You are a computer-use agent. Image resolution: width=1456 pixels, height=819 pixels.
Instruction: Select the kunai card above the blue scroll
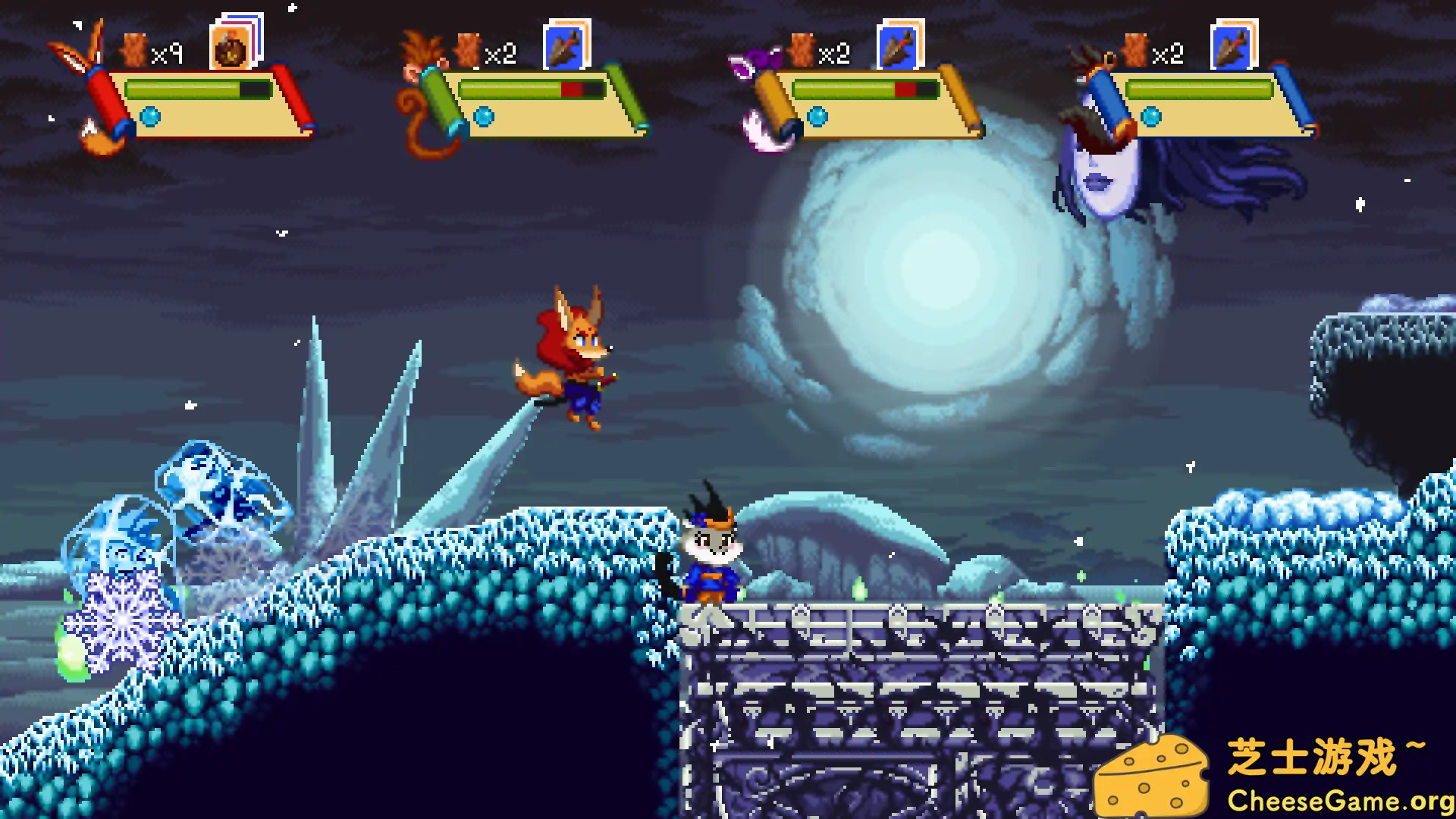[1232, 47]
